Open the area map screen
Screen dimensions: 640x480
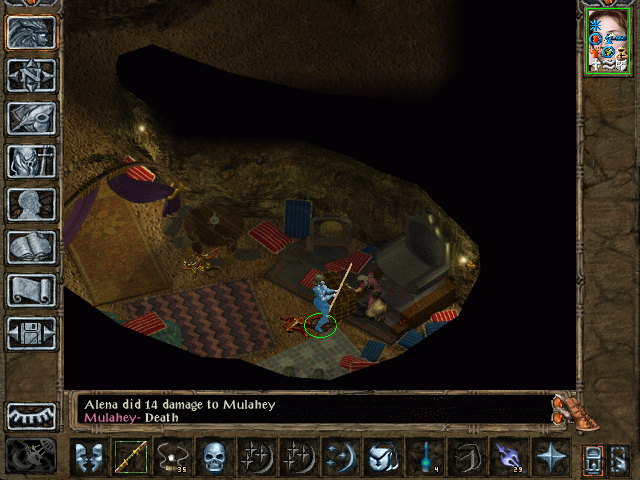click(31, 74)
